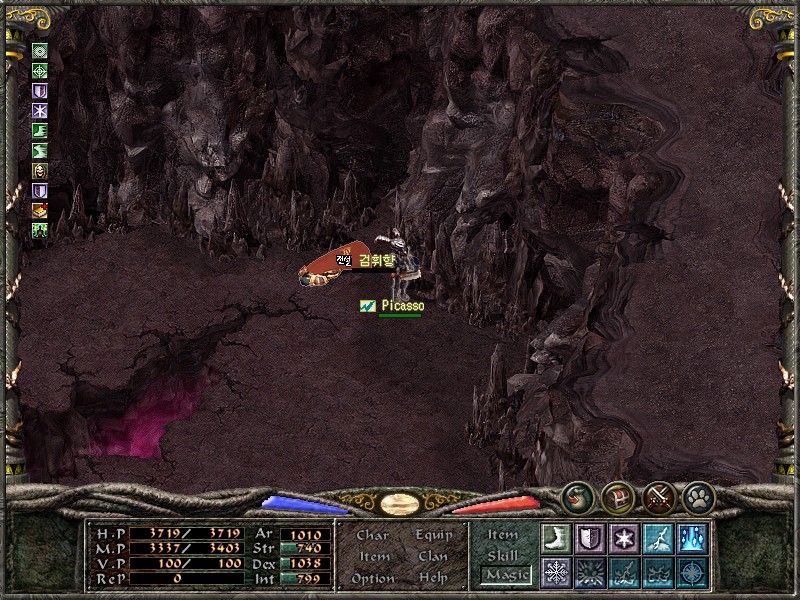
Task: Select the Magic tab
Action: [x=505, y=575]
